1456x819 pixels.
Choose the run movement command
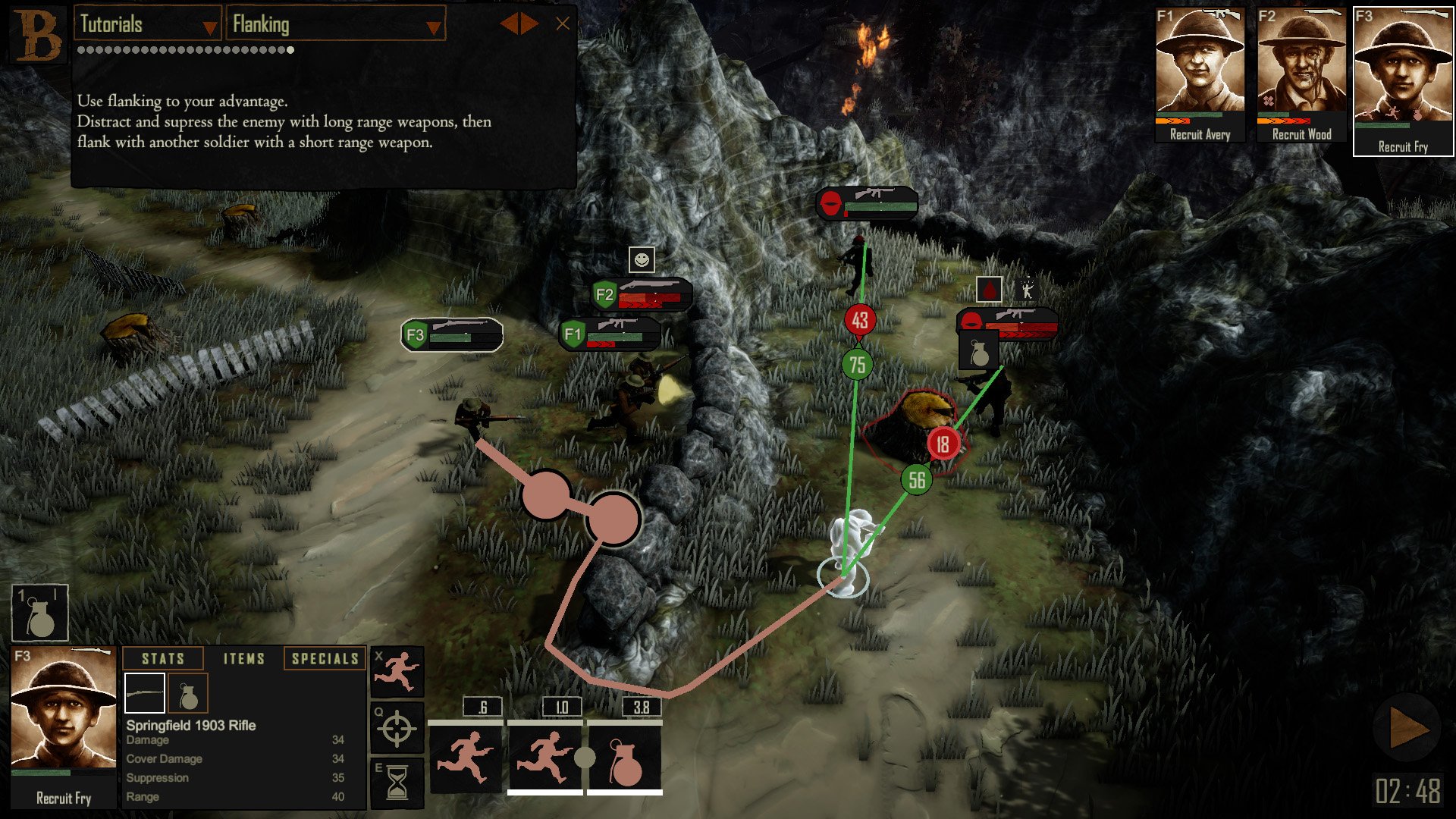tap(397, 672)
